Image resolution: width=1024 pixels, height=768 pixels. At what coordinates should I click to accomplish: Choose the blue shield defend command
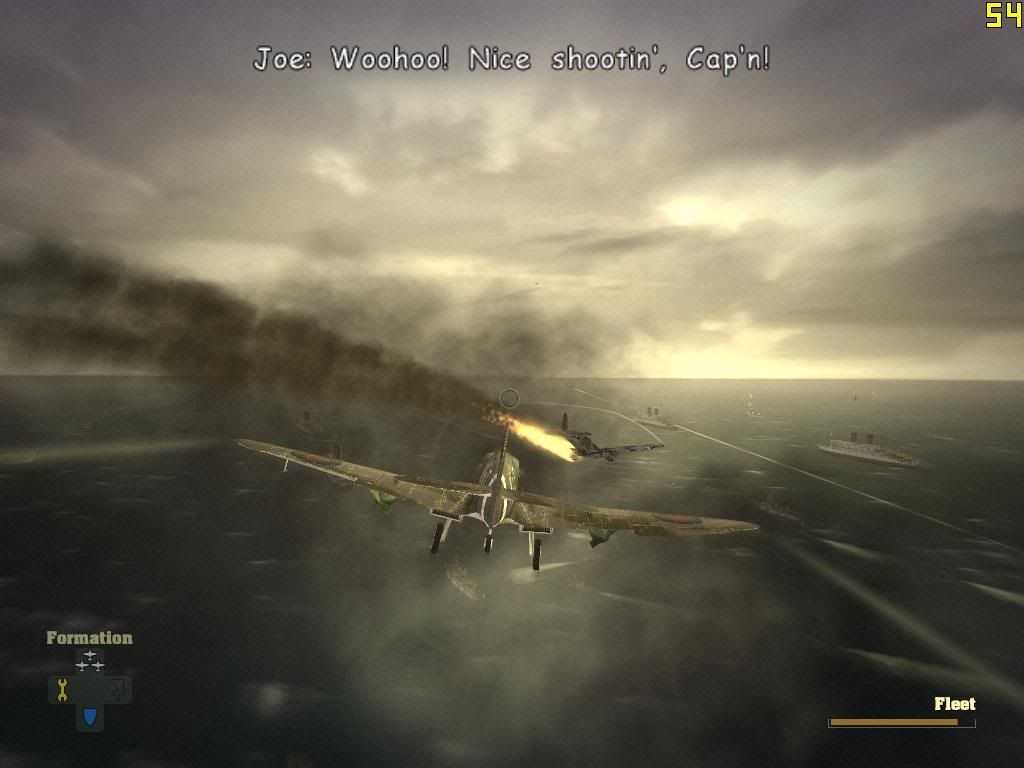(x=90, y=716)
